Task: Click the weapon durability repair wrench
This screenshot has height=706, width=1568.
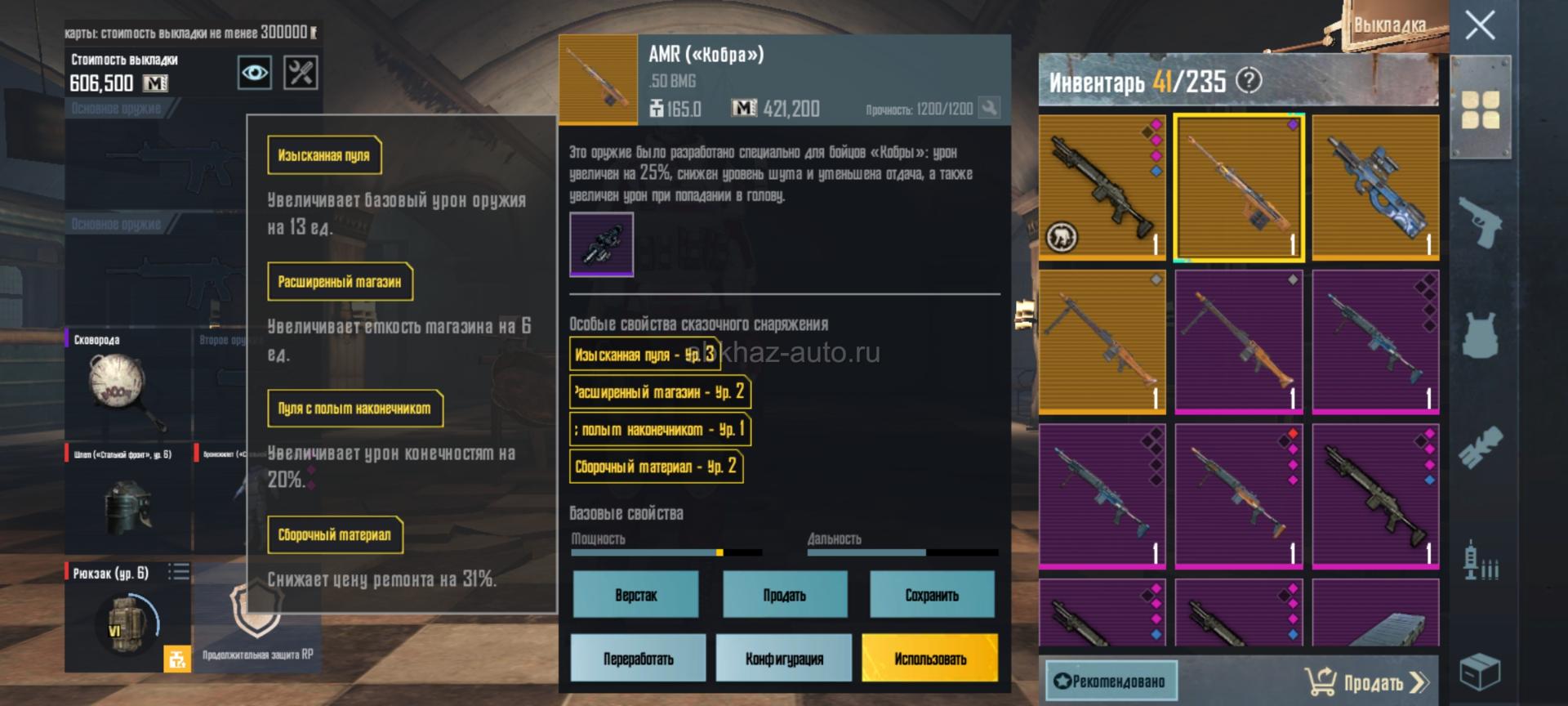Action: pyautogui.click(x=989, y=108)
